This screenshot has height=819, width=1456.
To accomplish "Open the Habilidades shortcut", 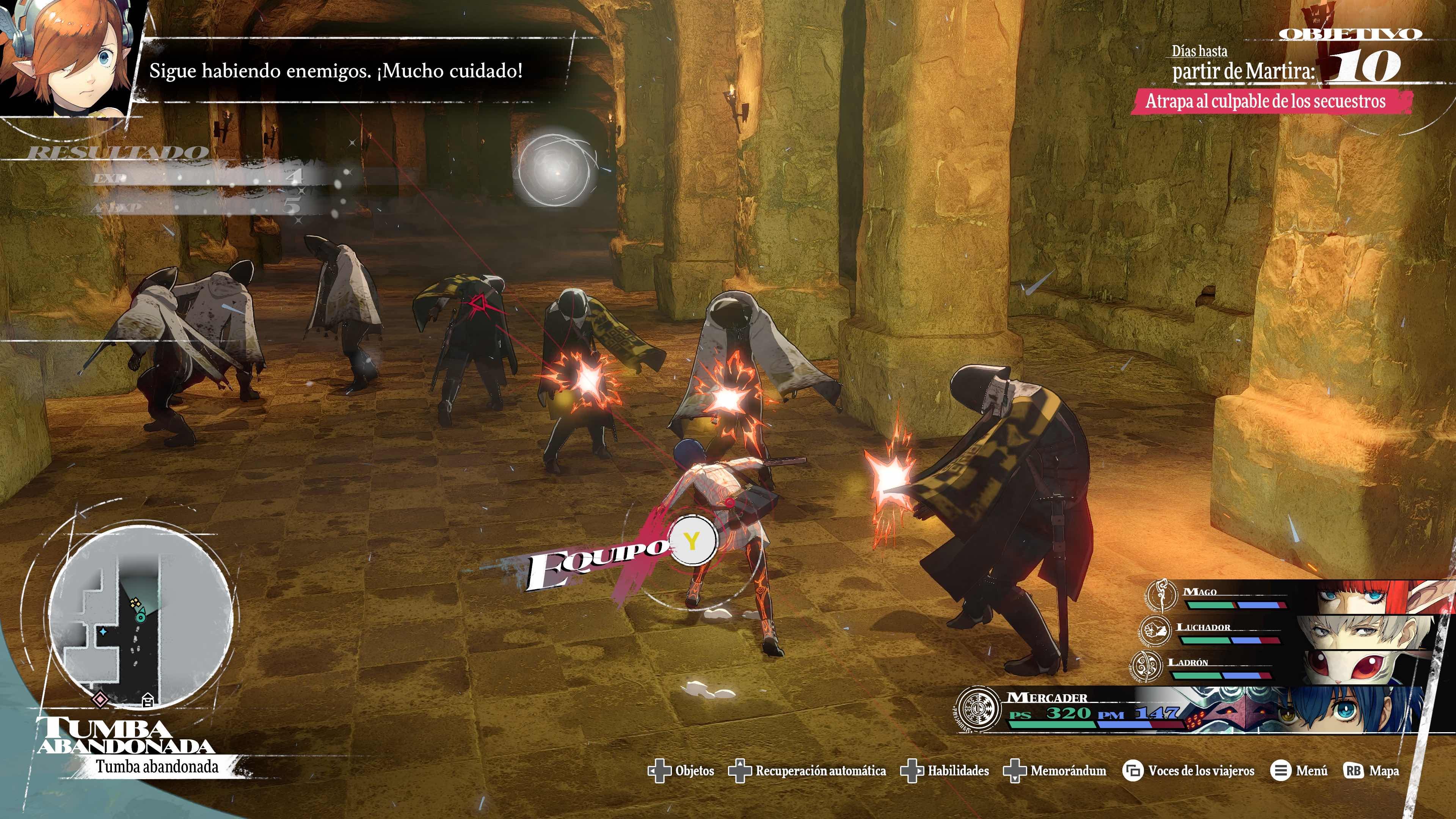I will click(x=945, y=771).
